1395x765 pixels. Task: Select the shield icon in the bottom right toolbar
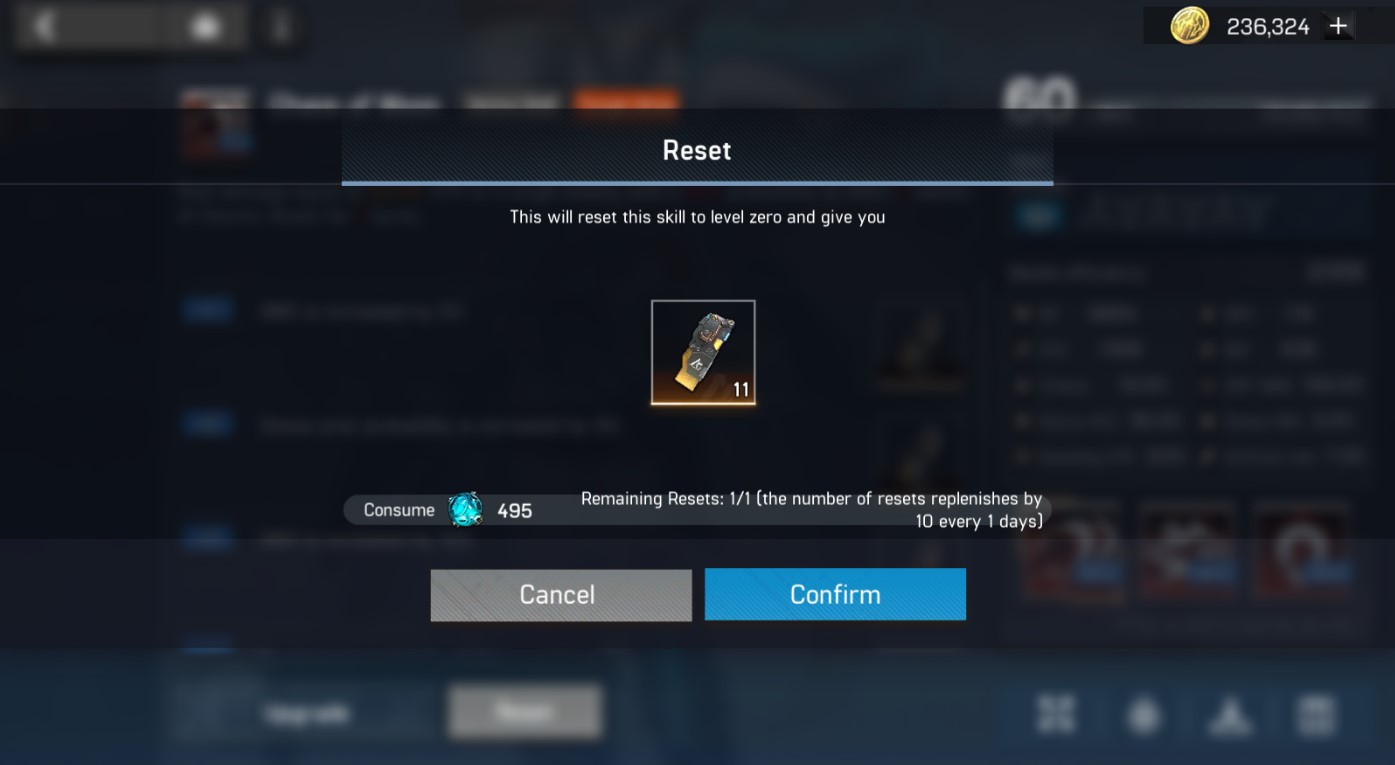tap(1143, 714)
